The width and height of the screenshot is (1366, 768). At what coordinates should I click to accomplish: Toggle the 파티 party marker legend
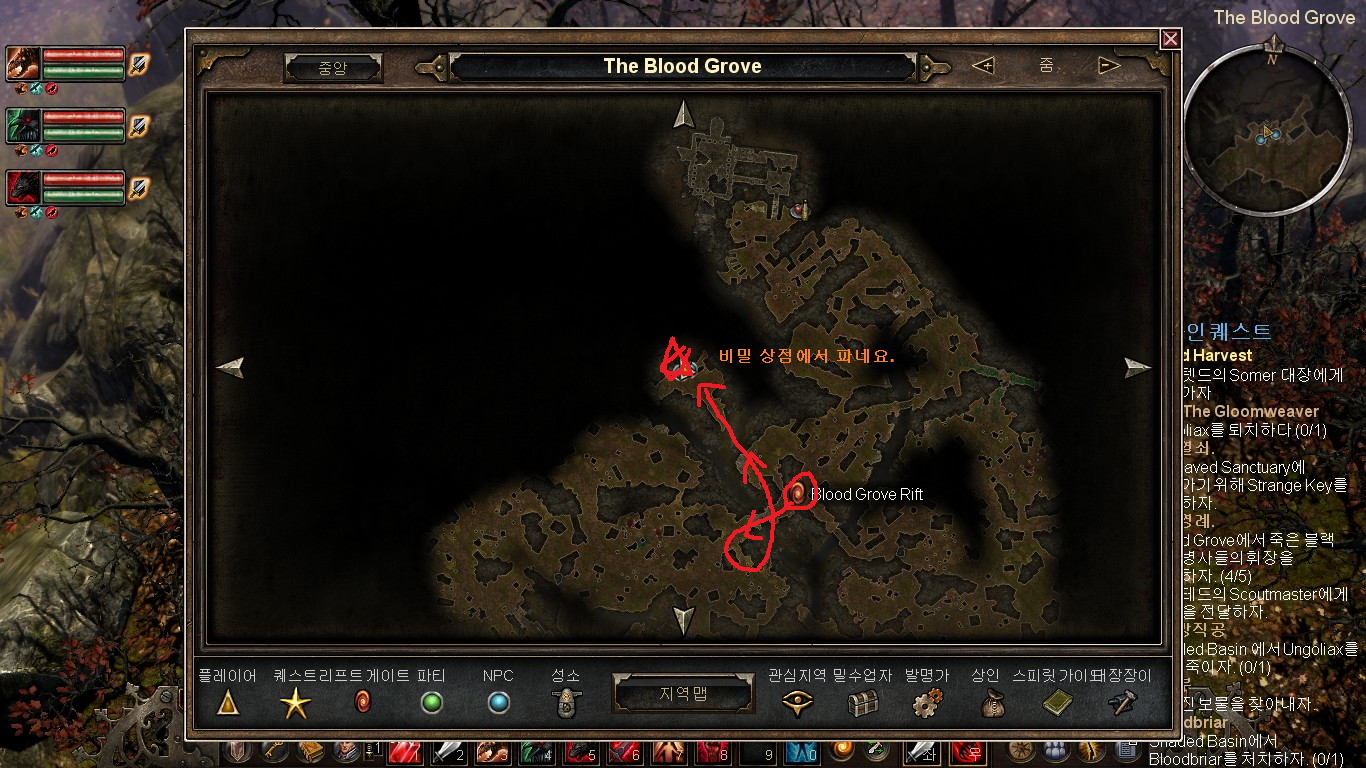click(x=430, y=703)
